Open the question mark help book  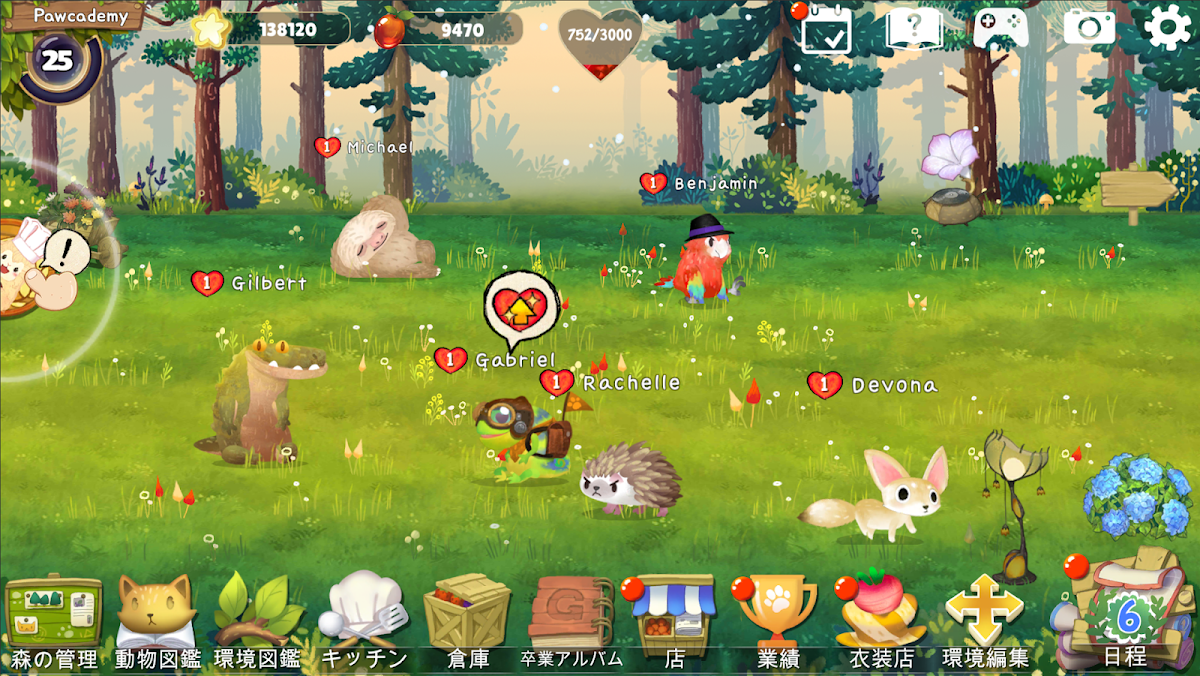click(914, 27)
